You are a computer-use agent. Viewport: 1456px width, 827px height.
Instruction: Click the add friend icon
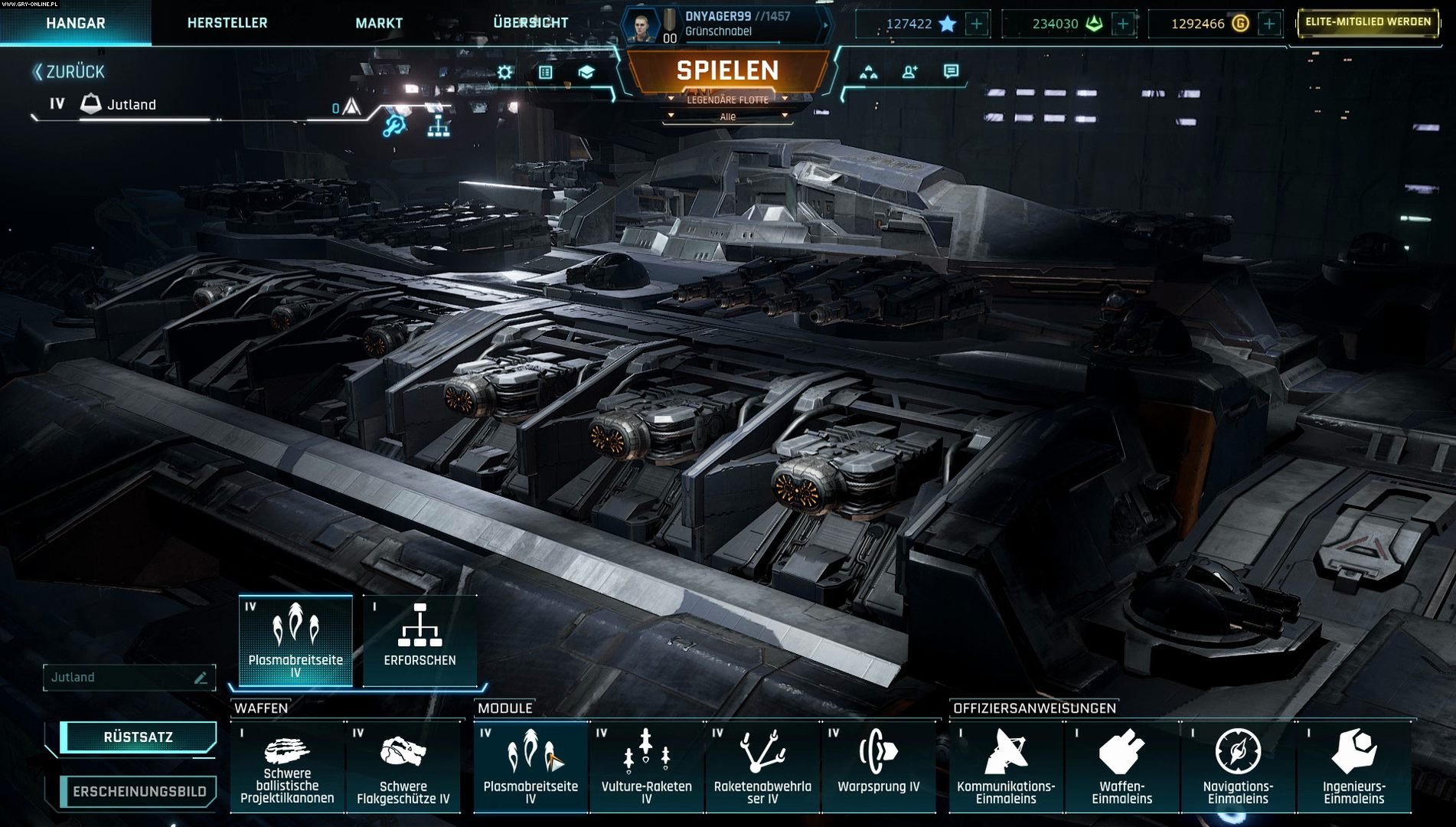tap(909, 72)
